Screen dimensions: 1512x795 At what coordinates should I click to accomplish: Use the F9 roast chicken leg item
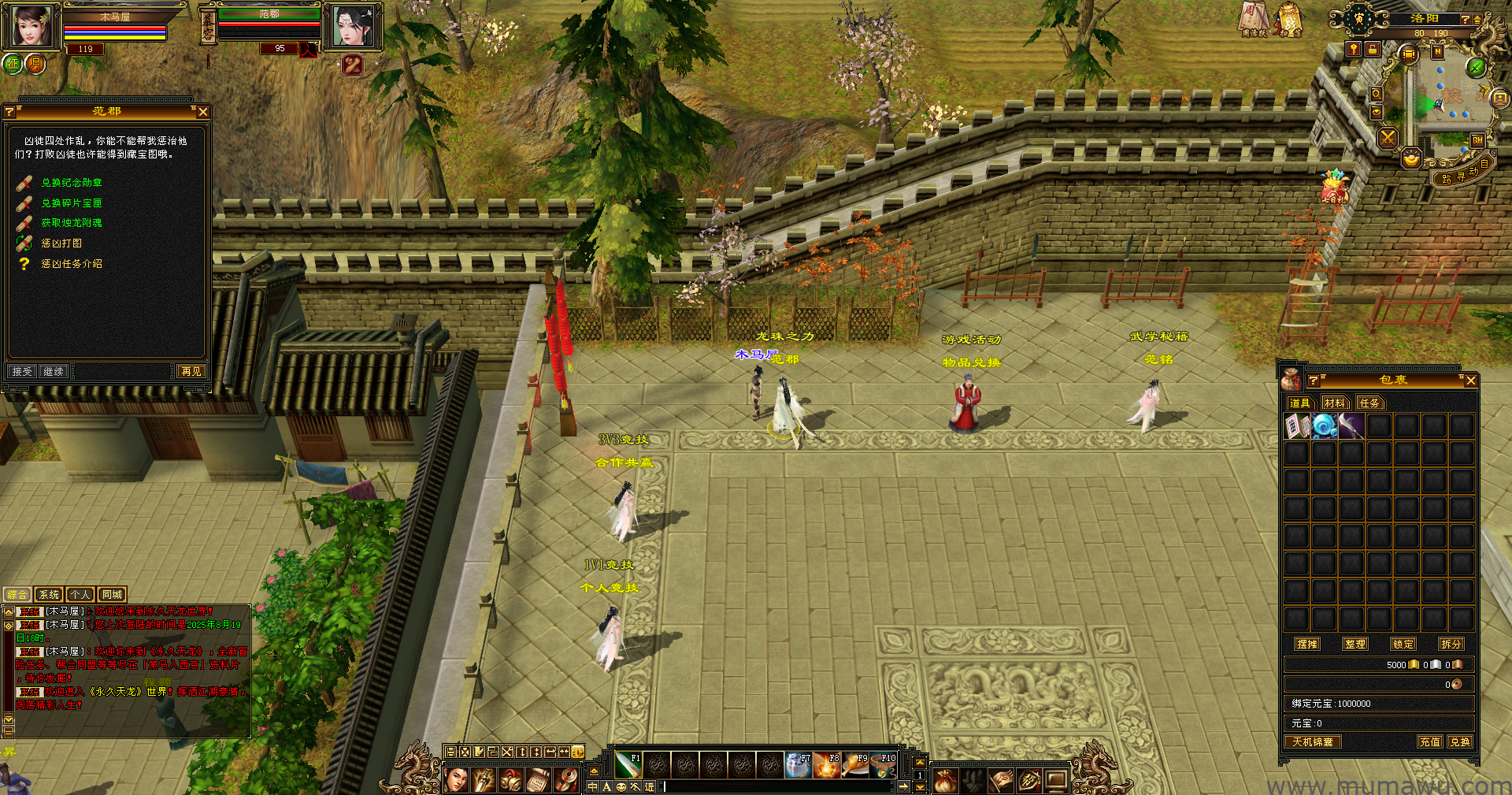(854, 765)
